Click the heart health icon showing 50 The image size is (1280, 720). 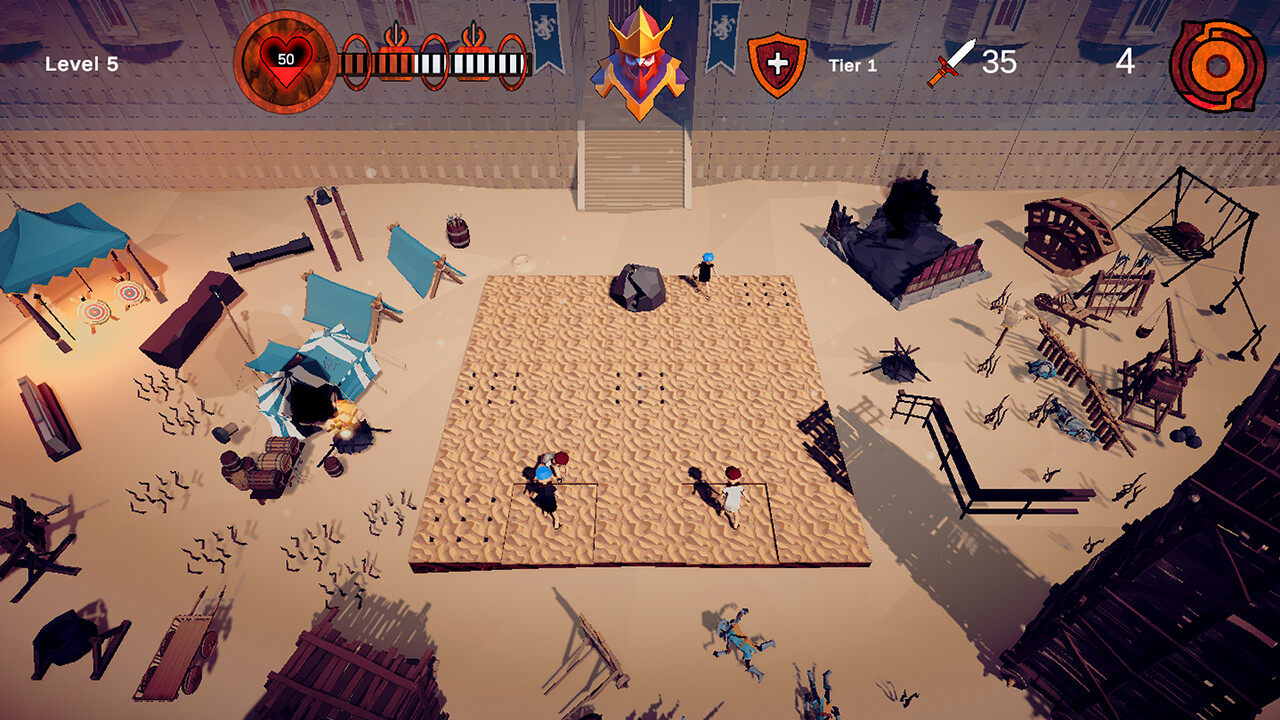(285, 60)
